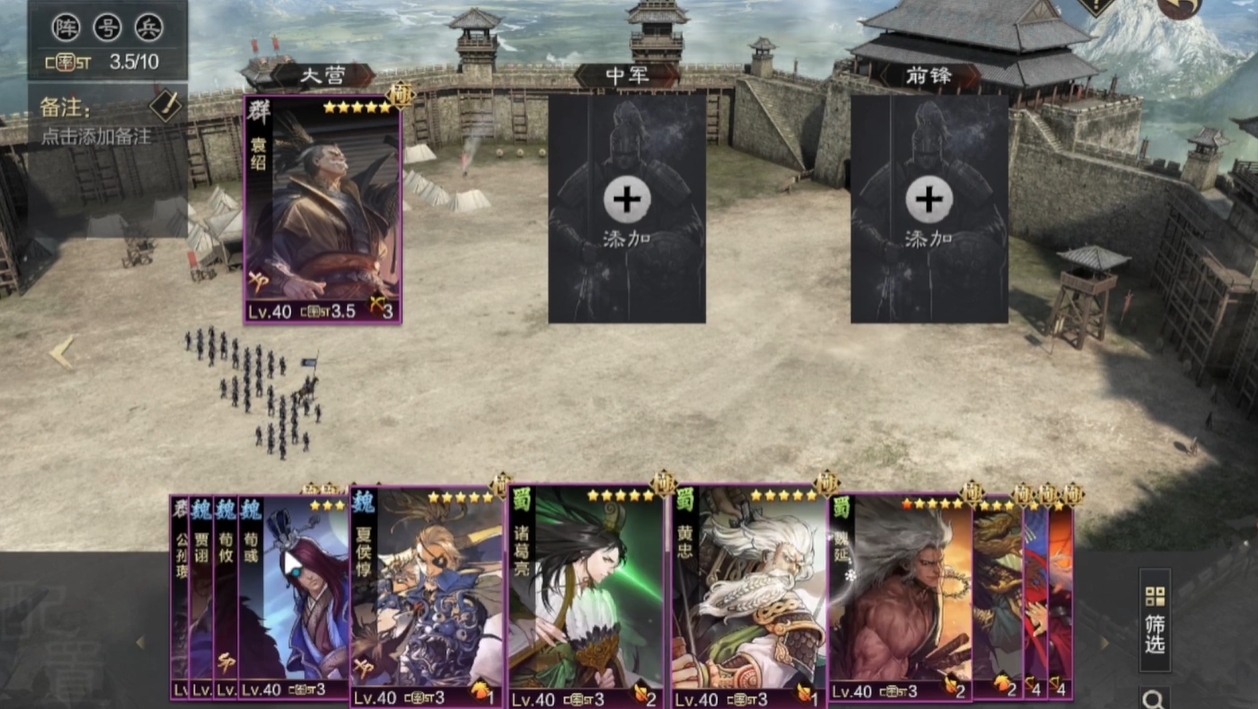This screenshot has height=709, width=1258.
Task: Go back with the return arrow button
Action: [x=1182, y=7]
